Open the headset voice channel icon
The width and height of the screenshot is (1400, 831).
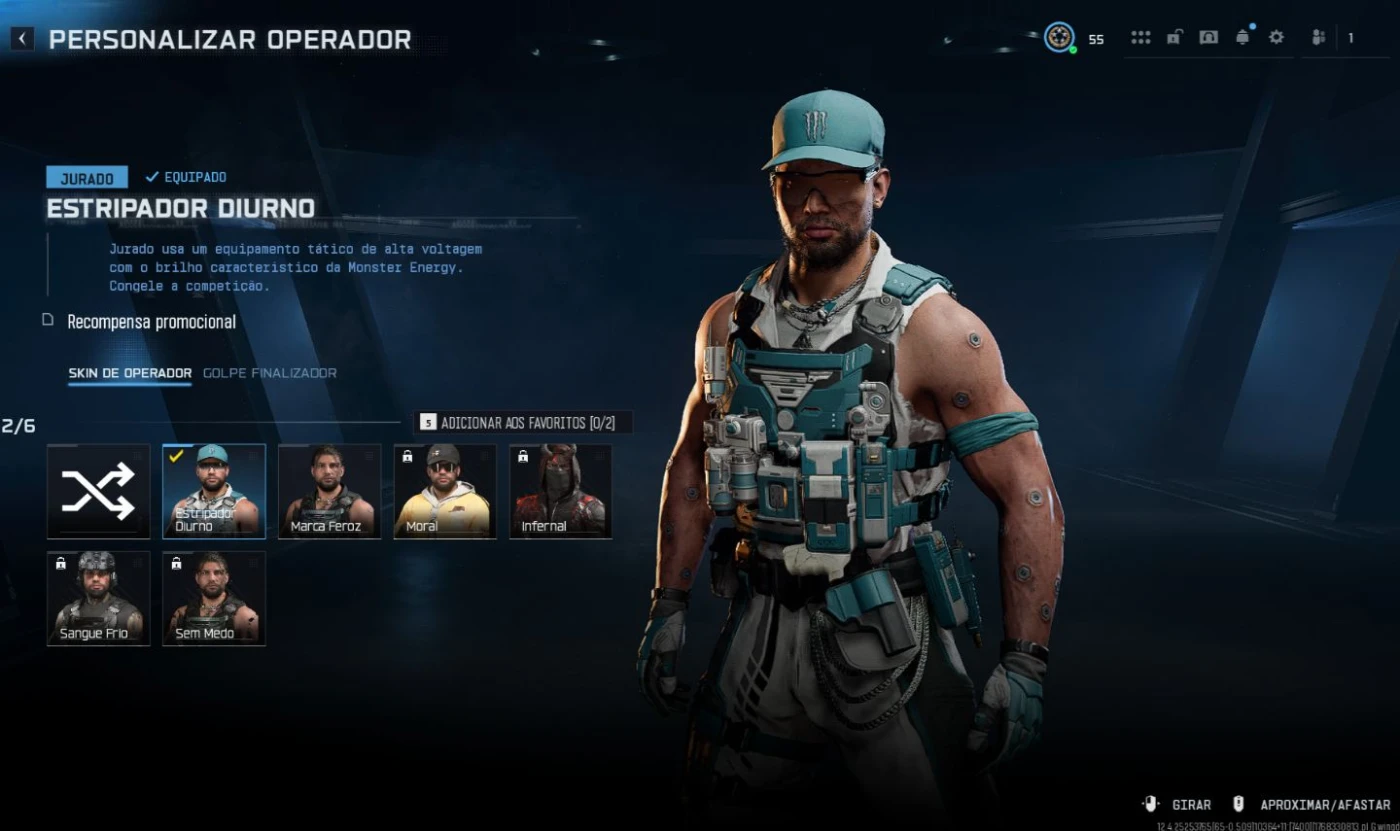click(1208, 38)
